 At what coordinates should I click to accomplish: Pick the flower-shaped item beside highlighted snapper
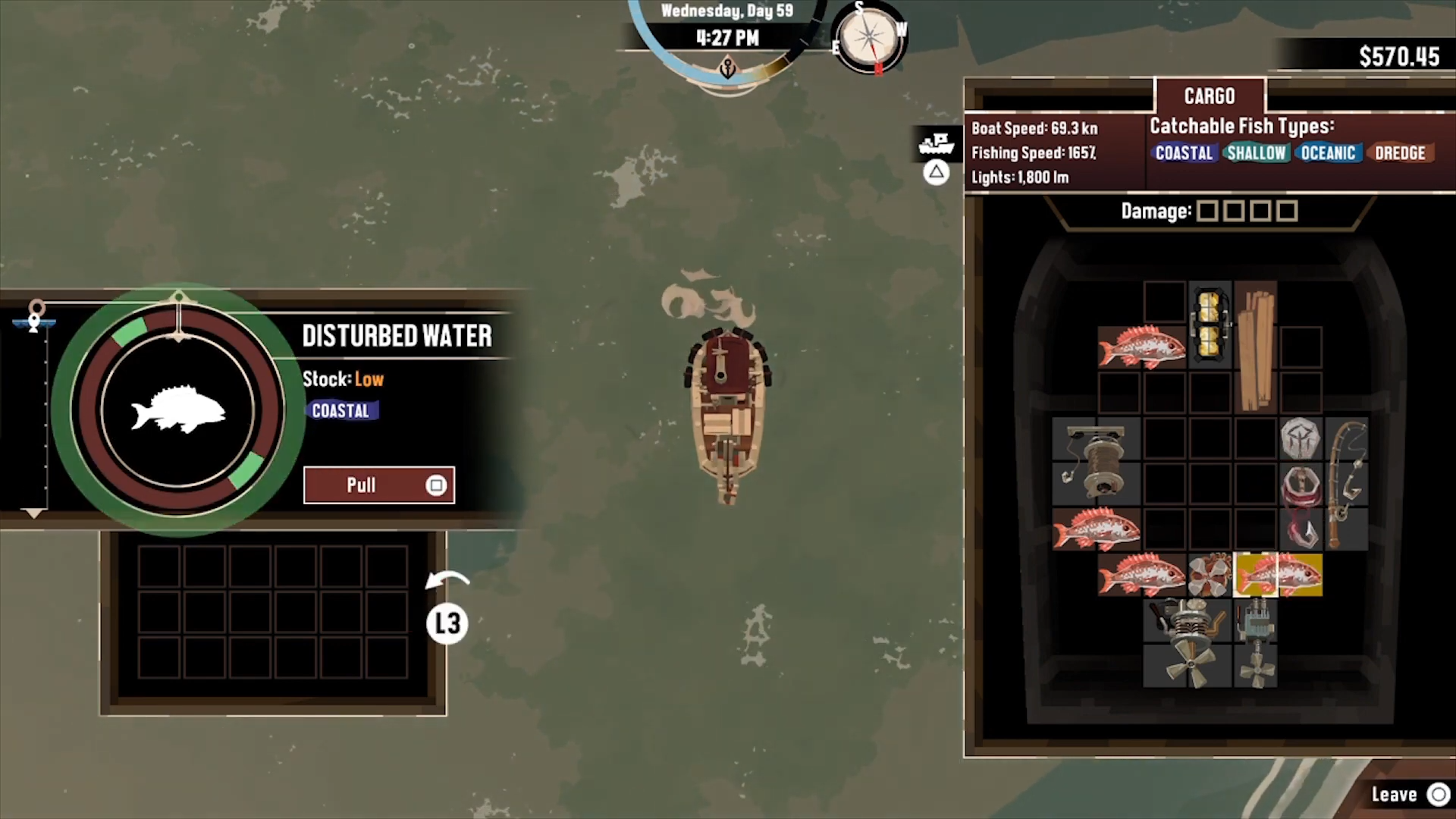click(1210, 575)
